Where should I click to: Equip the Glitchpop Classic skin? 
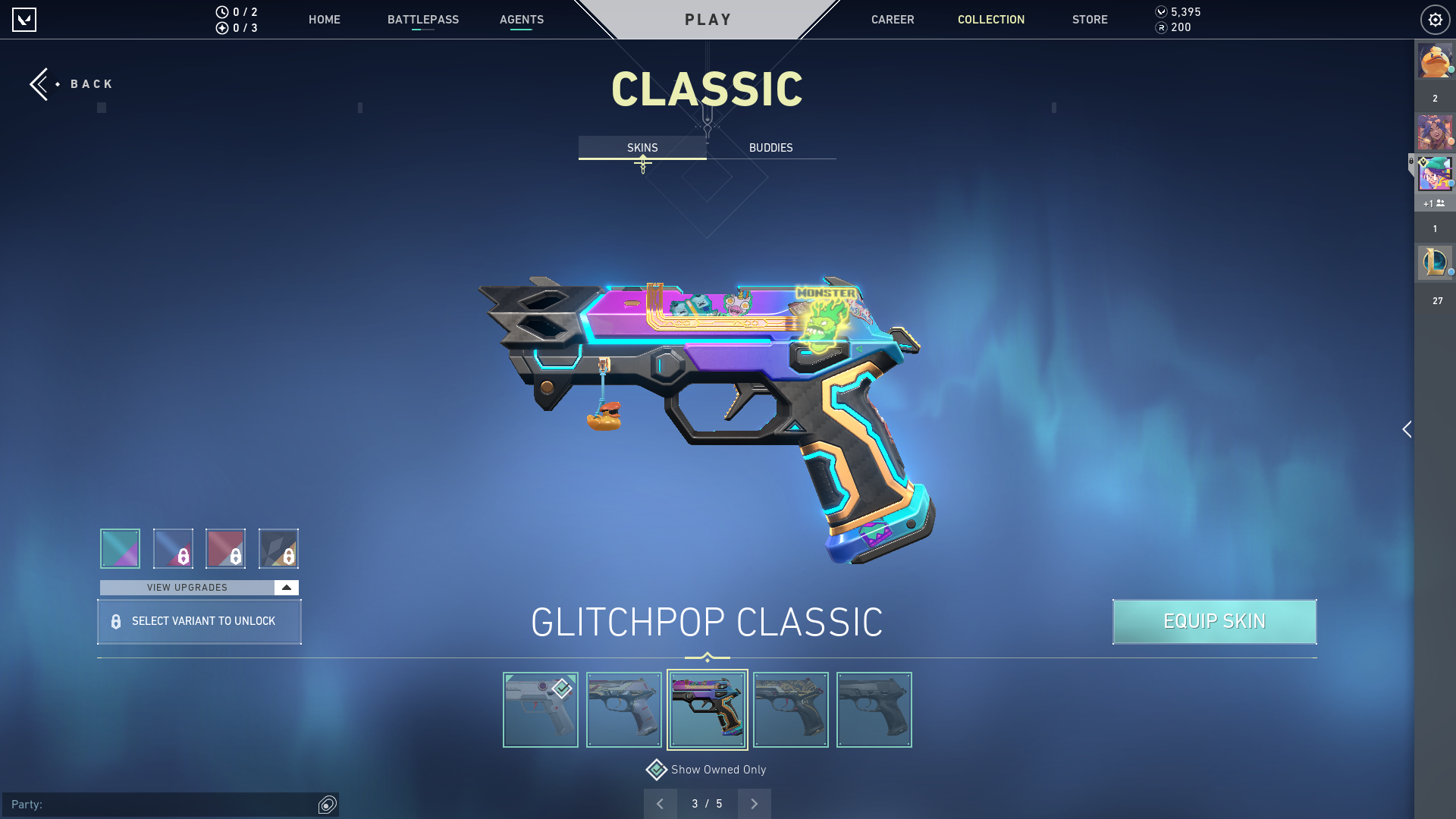coord(1214,622)
